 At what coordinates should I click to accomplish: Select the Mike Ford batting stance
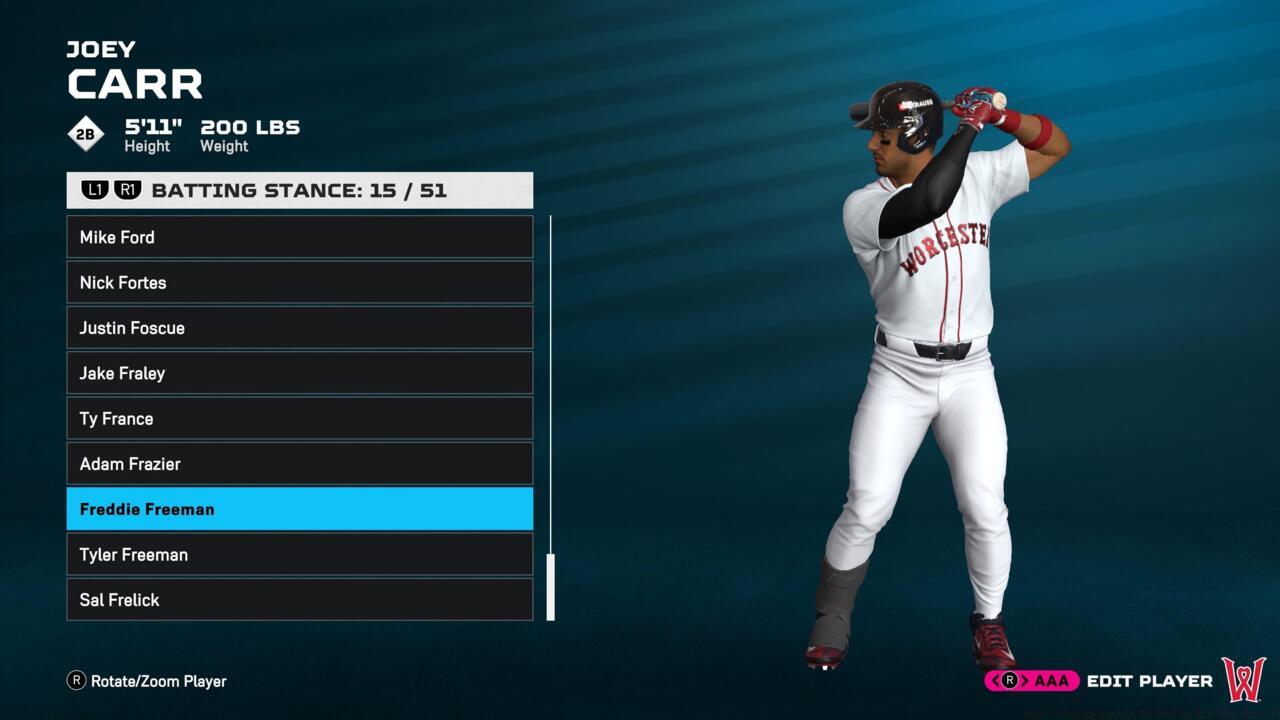300,237
